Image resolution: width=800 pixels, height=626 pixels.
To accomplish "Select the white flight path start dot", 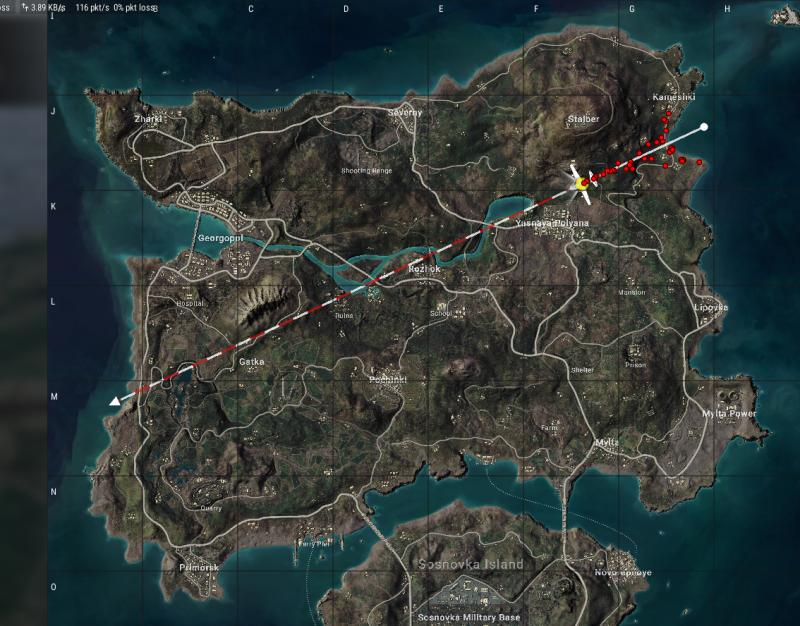I will click(704, 127).
